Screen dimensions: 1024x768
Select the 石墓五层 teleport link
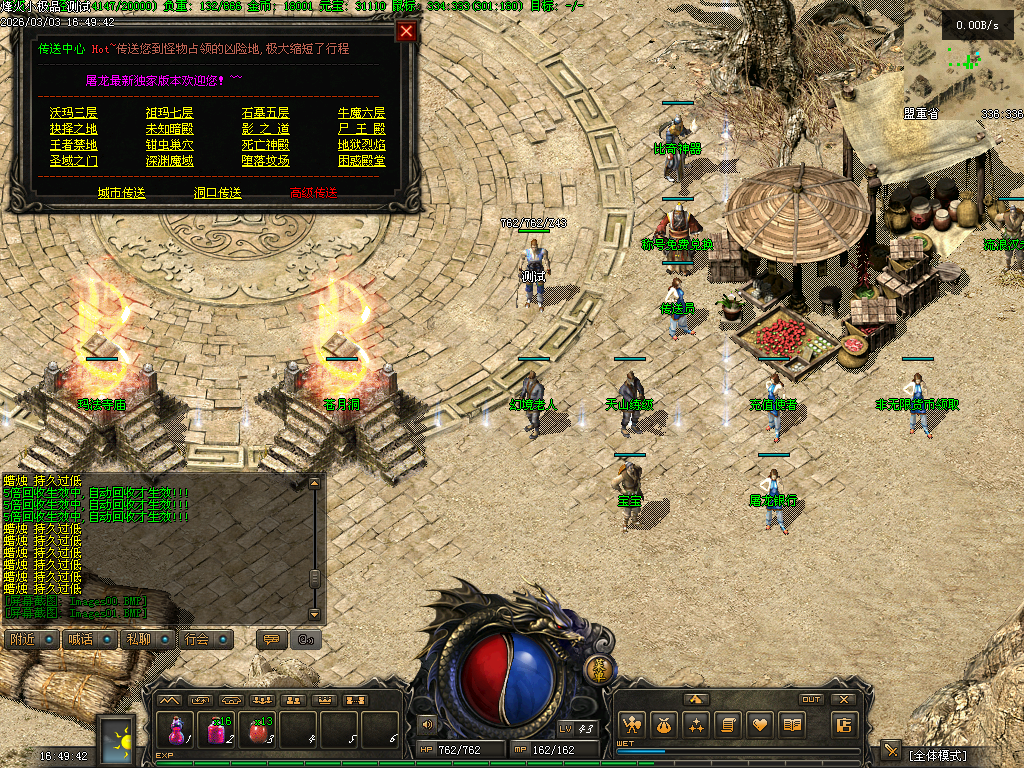[x=265, y=113]
